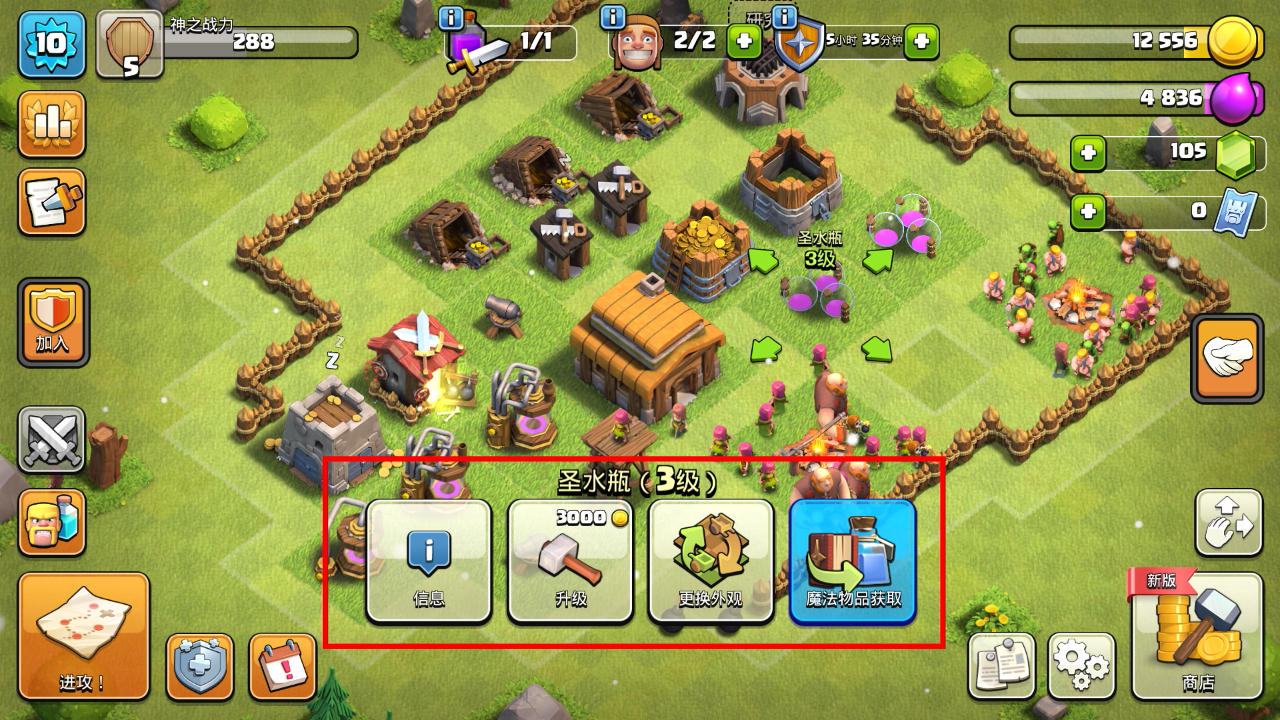Extend shield time with plus button
The width and height of the screenshot is (1280, 720).
[922, 42]
